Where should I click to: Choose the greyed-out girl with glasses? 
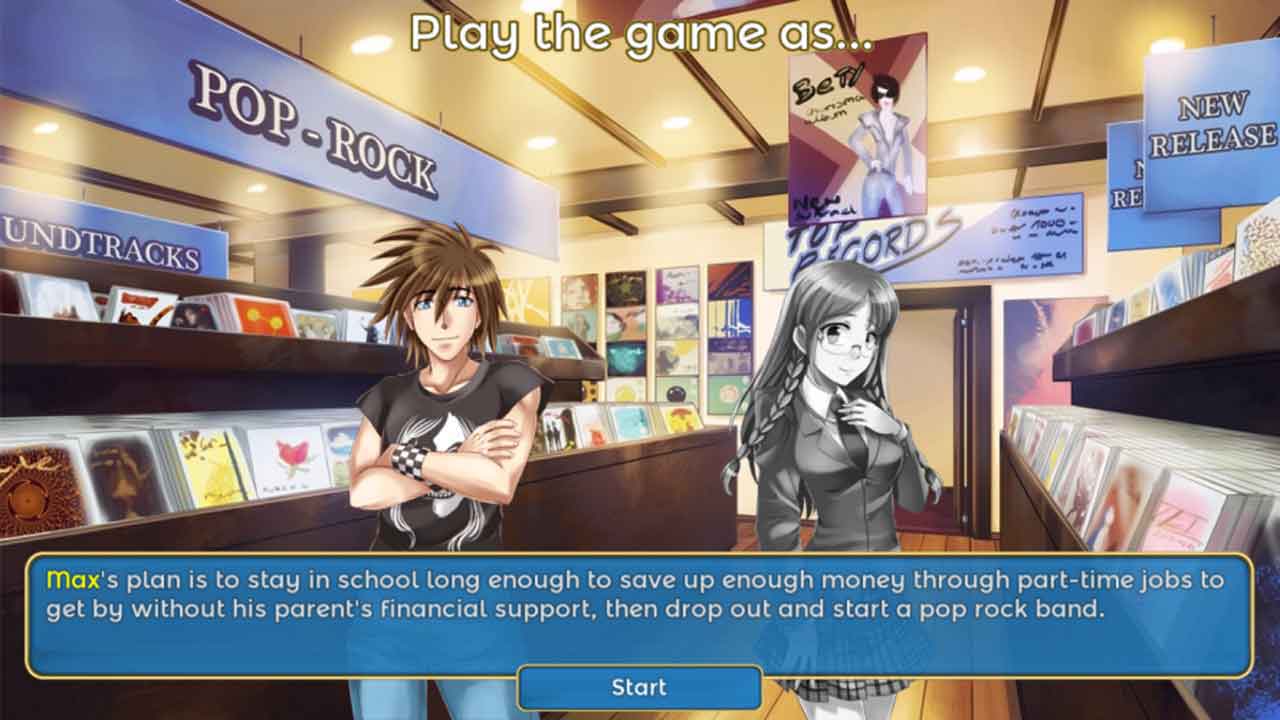[835, 420]
